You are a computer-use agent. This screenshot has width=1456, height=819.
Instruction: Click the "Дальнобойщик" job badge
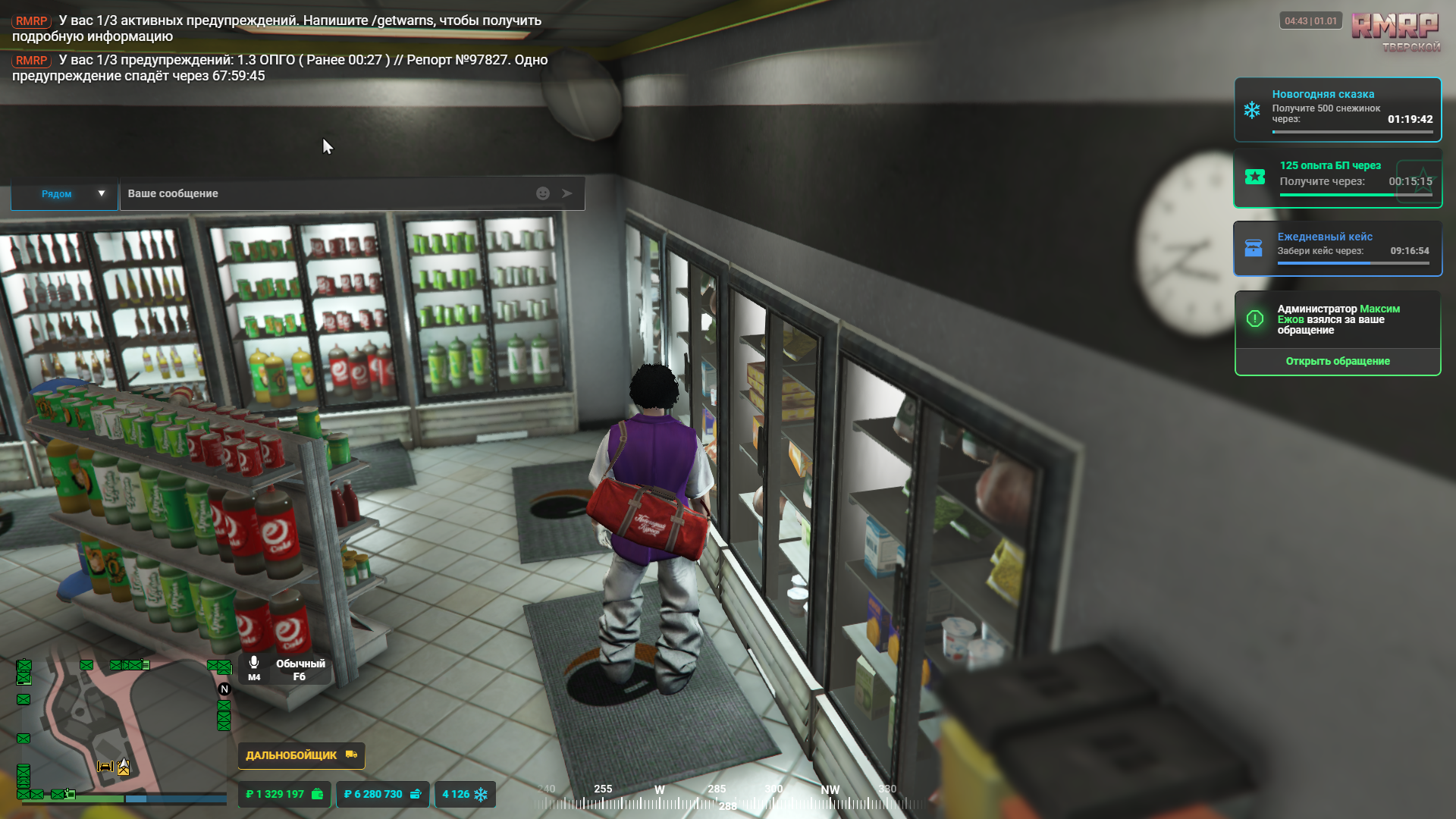[301, 755]
